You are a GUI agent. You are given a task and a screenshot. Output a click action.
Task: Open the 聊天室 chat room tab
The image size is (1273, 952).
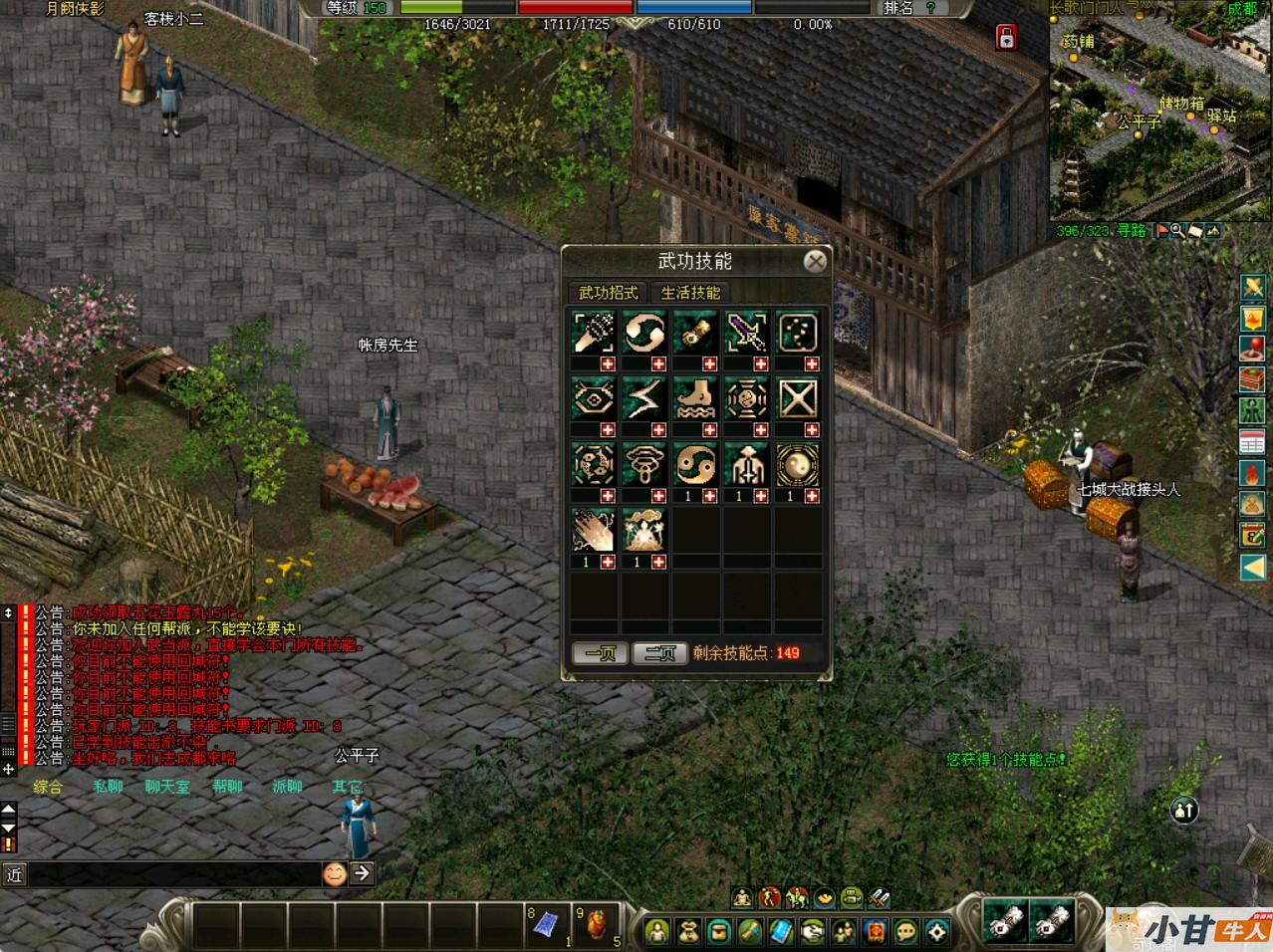point(166,787)
